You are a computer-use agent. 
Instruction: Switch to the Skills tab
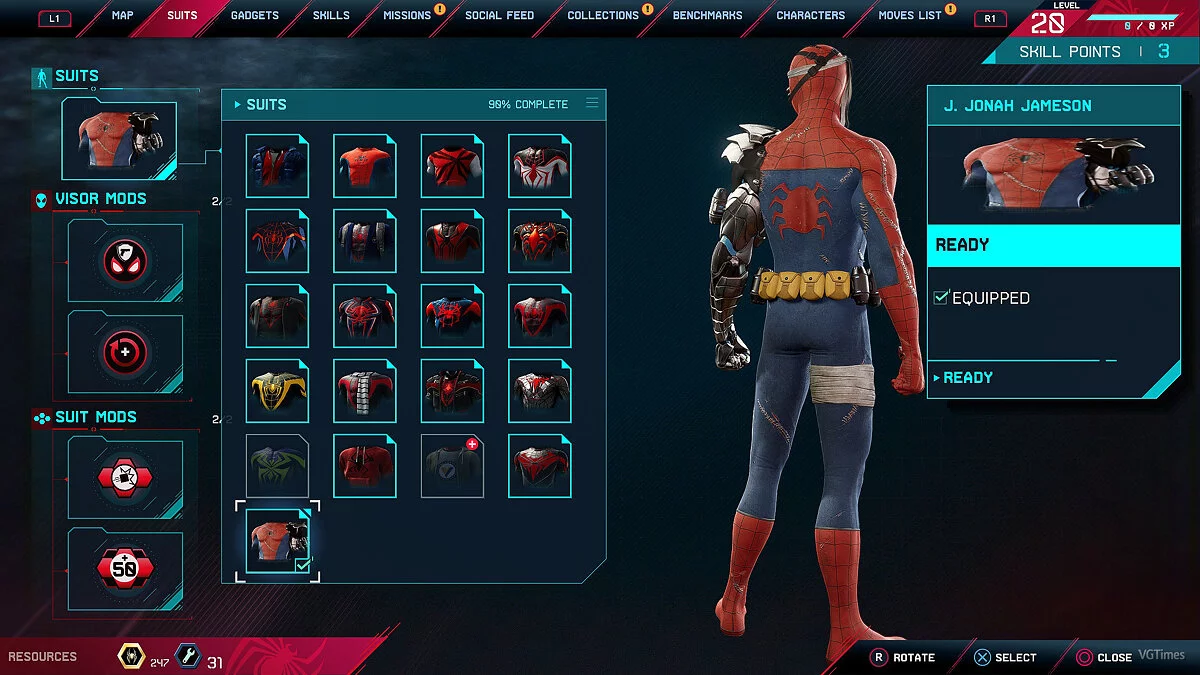click(331, 15)
